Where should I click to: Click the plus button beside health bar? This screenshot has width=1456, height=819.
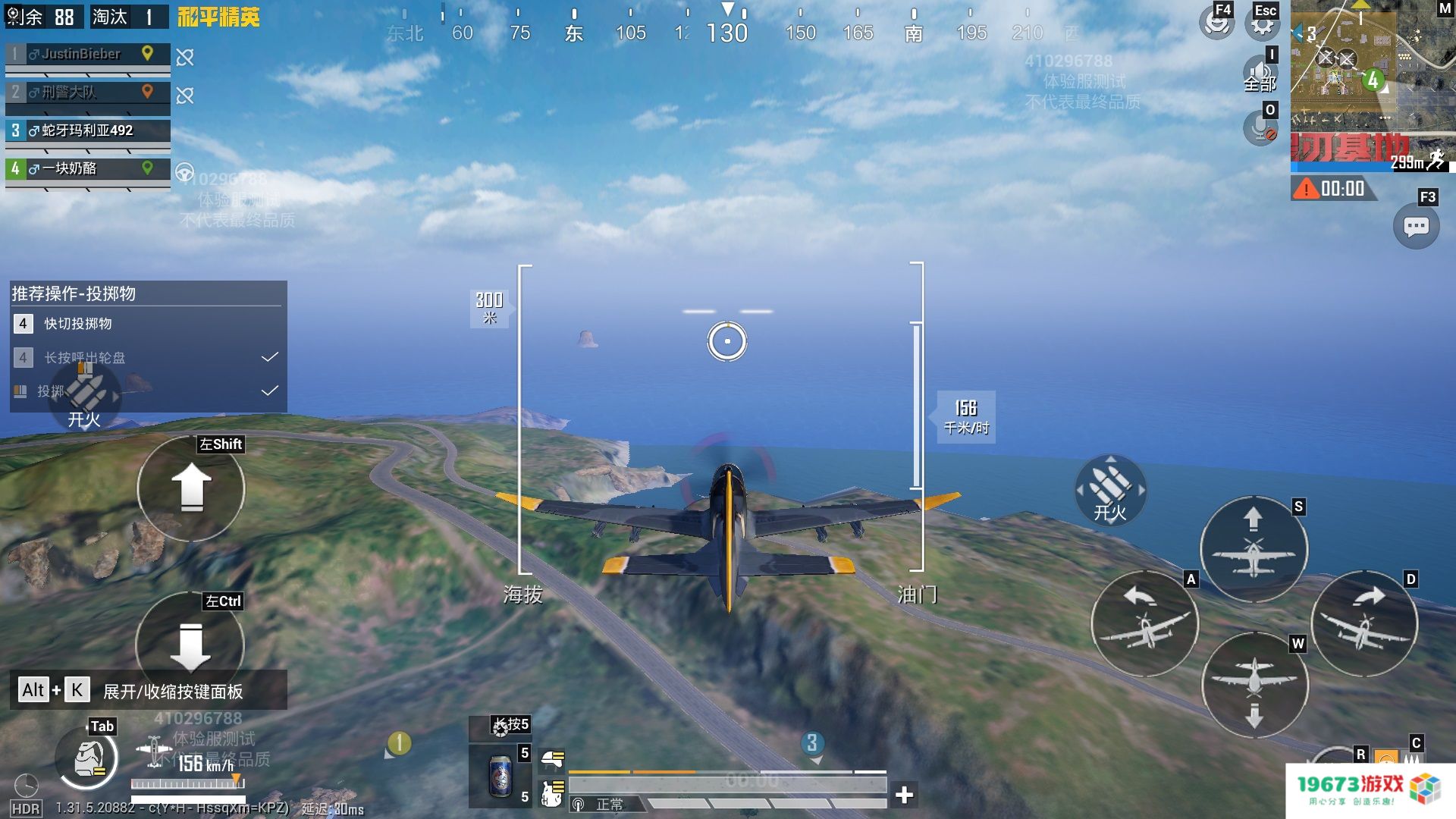904,794
